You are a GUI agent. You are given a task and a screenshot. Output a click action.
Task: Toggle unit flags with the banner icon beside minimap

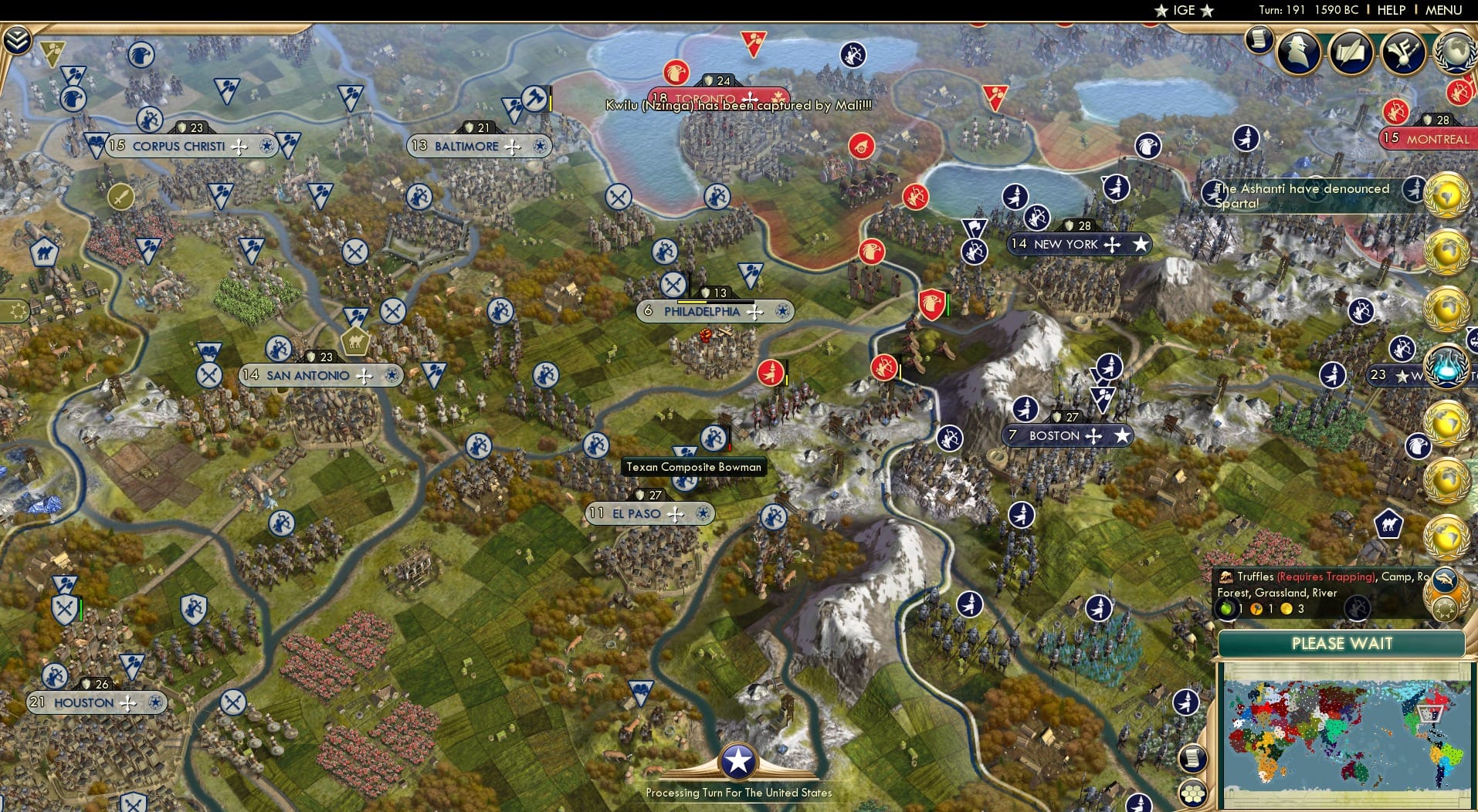click(1185, 702)
